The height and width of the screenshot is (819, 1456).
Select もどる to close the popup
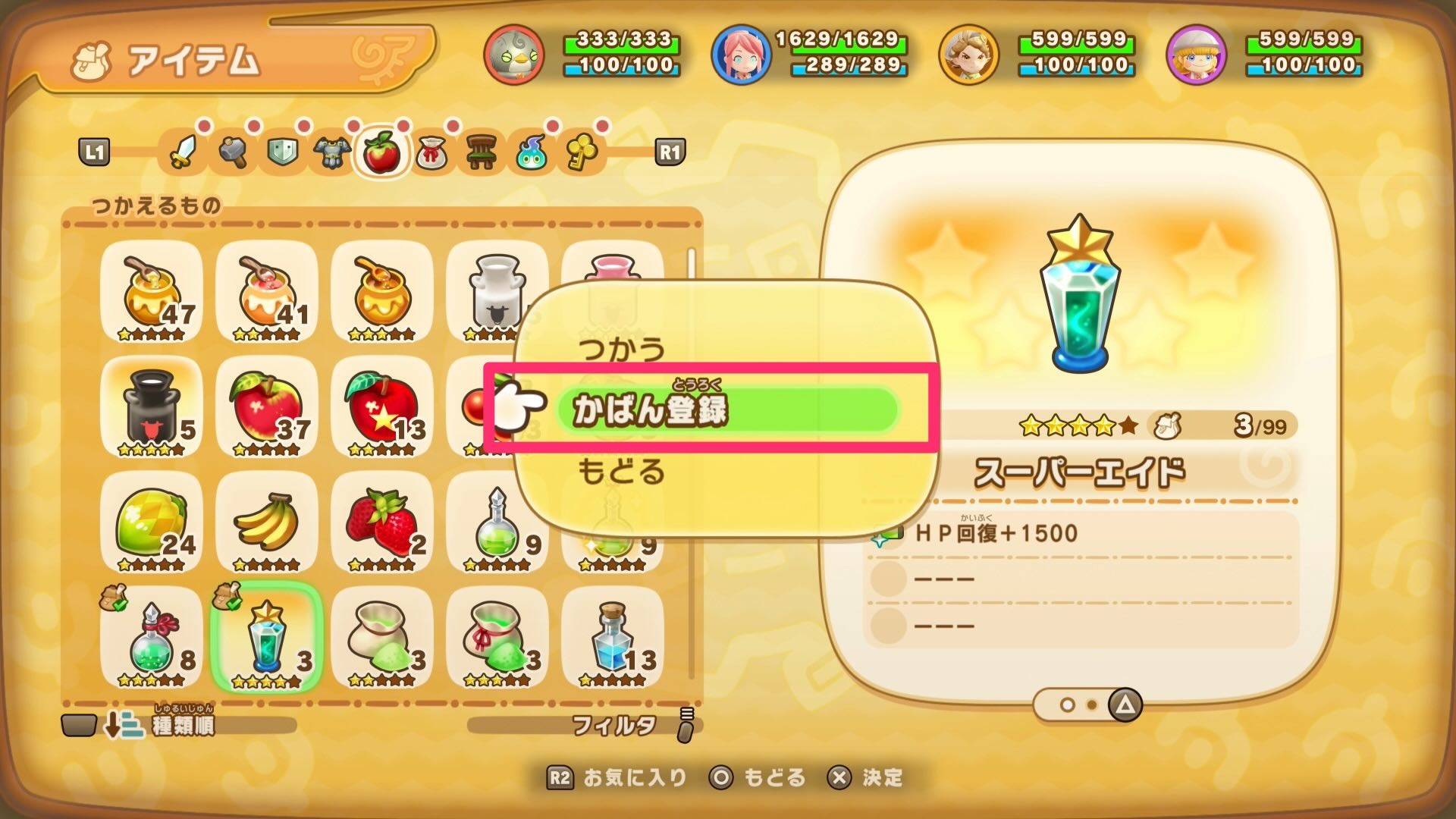point(619,472)
